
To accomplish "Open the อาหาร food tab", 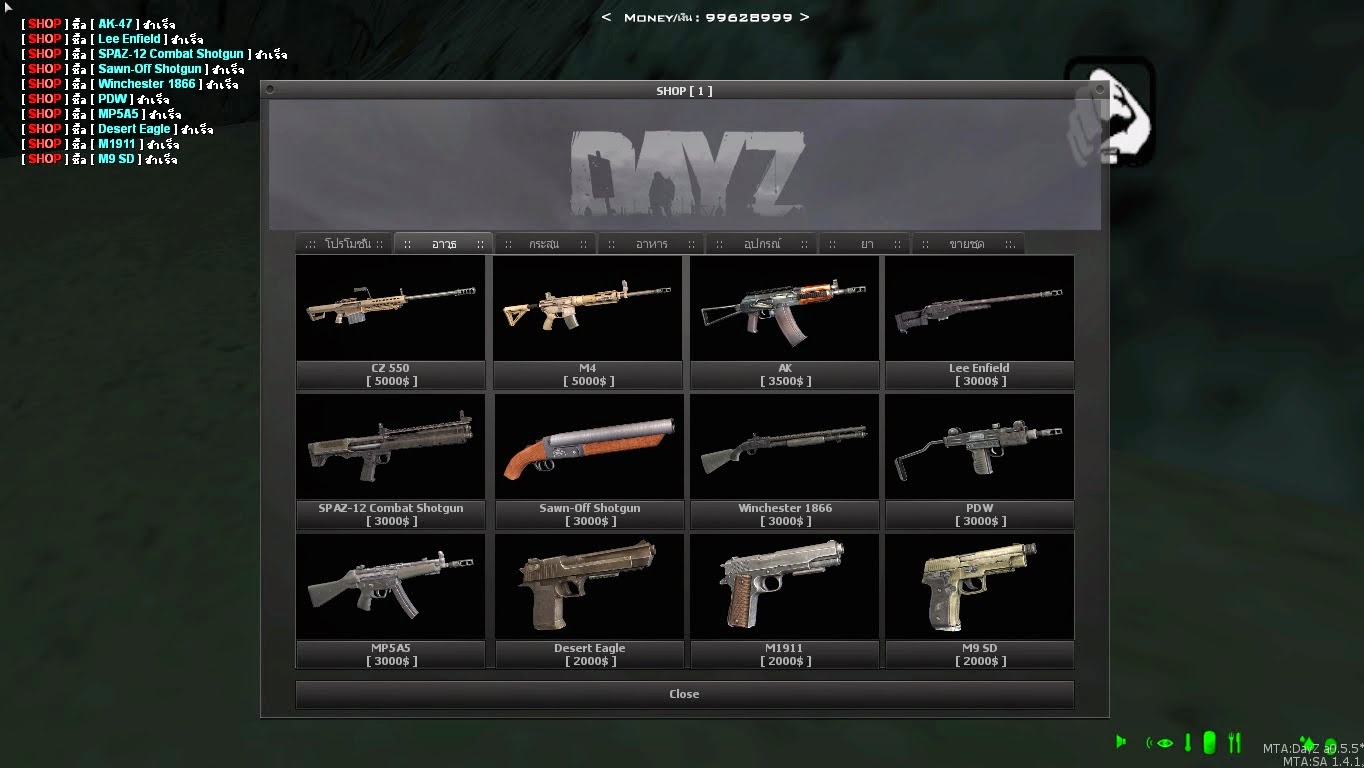I will pyautogui.click(x=650, y=243).
